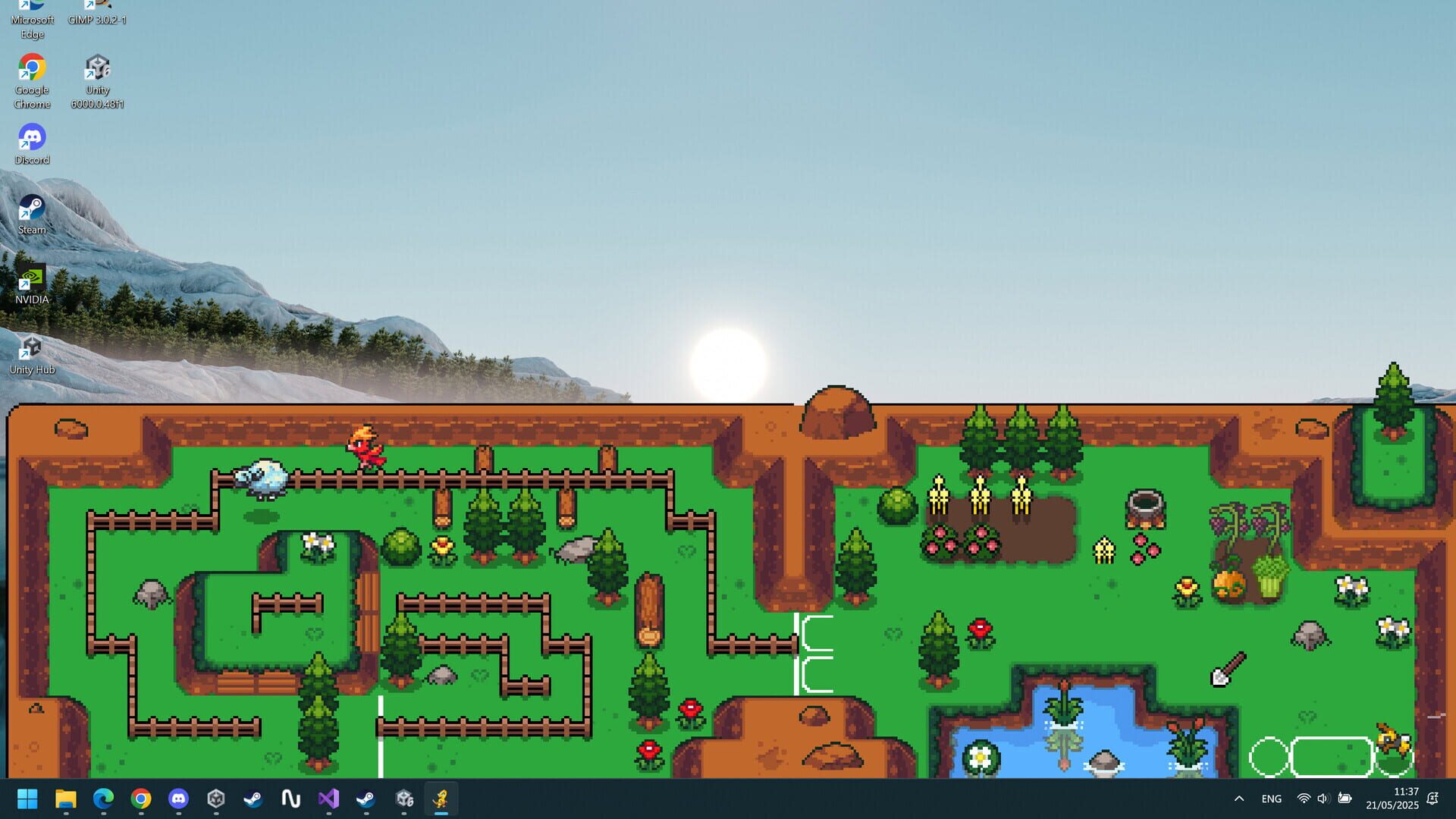Launch Visual Studio from the taskbar
The height and width of the screenshot is (819, 1456).
[x=328, y=799]
